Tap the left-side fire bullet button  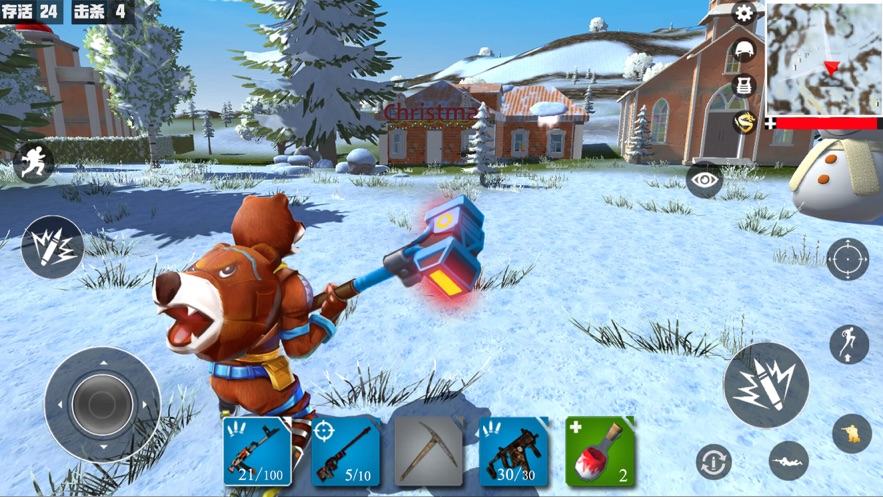tap(52, 247)
